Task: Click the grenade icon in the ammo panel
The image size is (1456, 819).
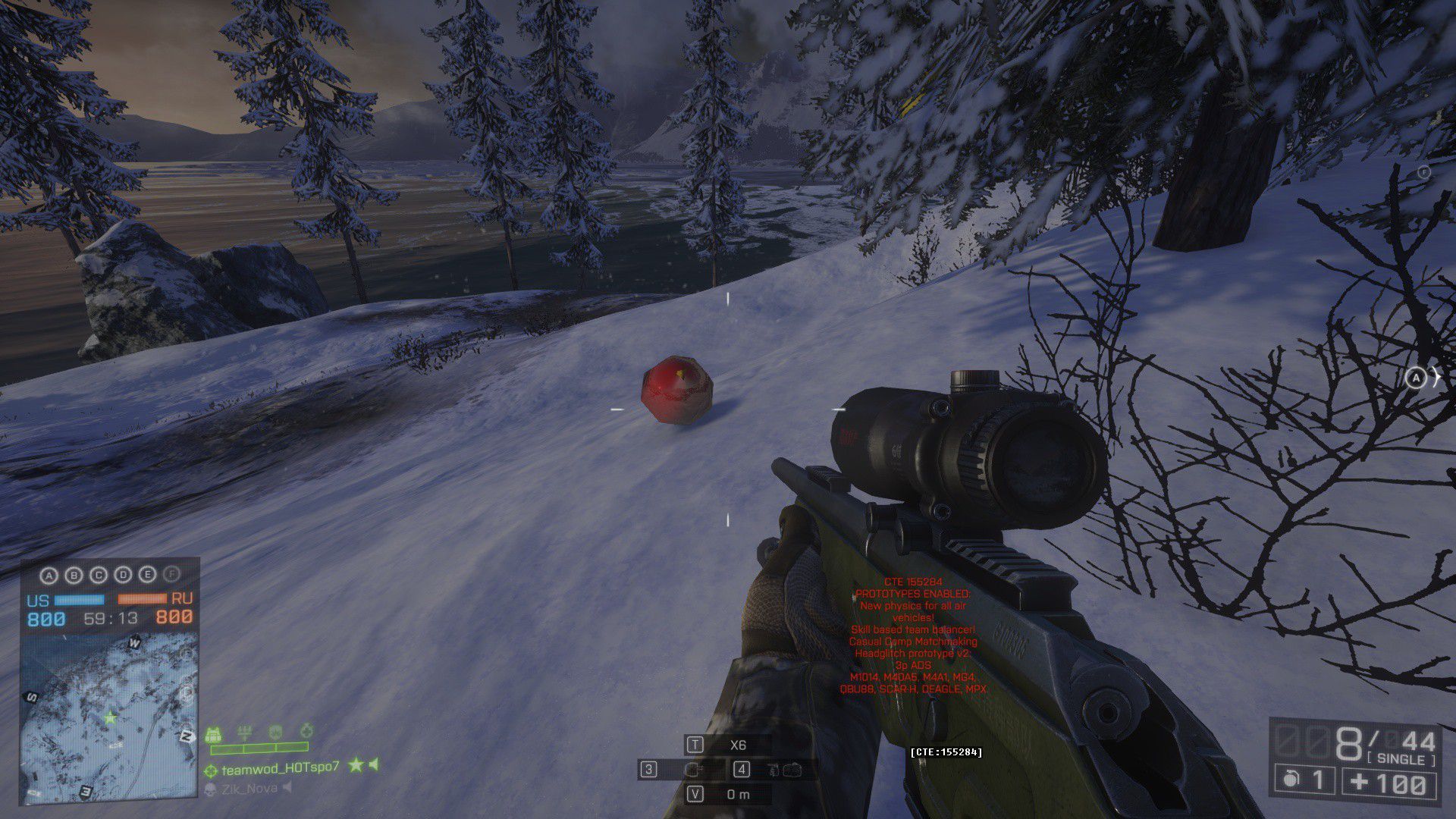Action: pos(1289,780)
